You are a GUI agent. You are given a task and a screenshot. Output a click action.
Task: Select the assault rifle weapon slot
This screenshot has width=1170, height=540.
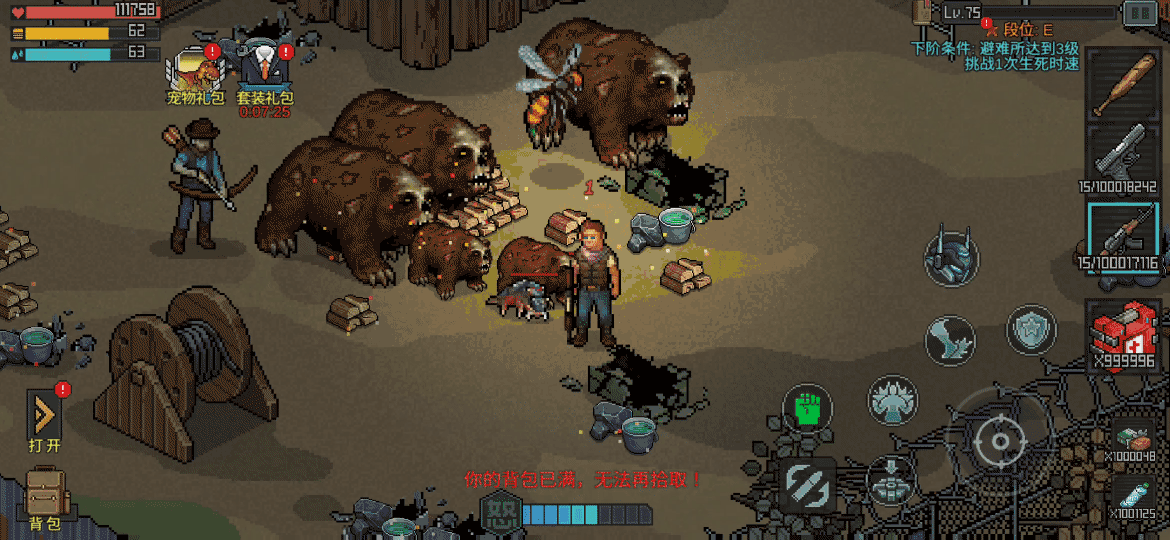(x=1122, y=236)
